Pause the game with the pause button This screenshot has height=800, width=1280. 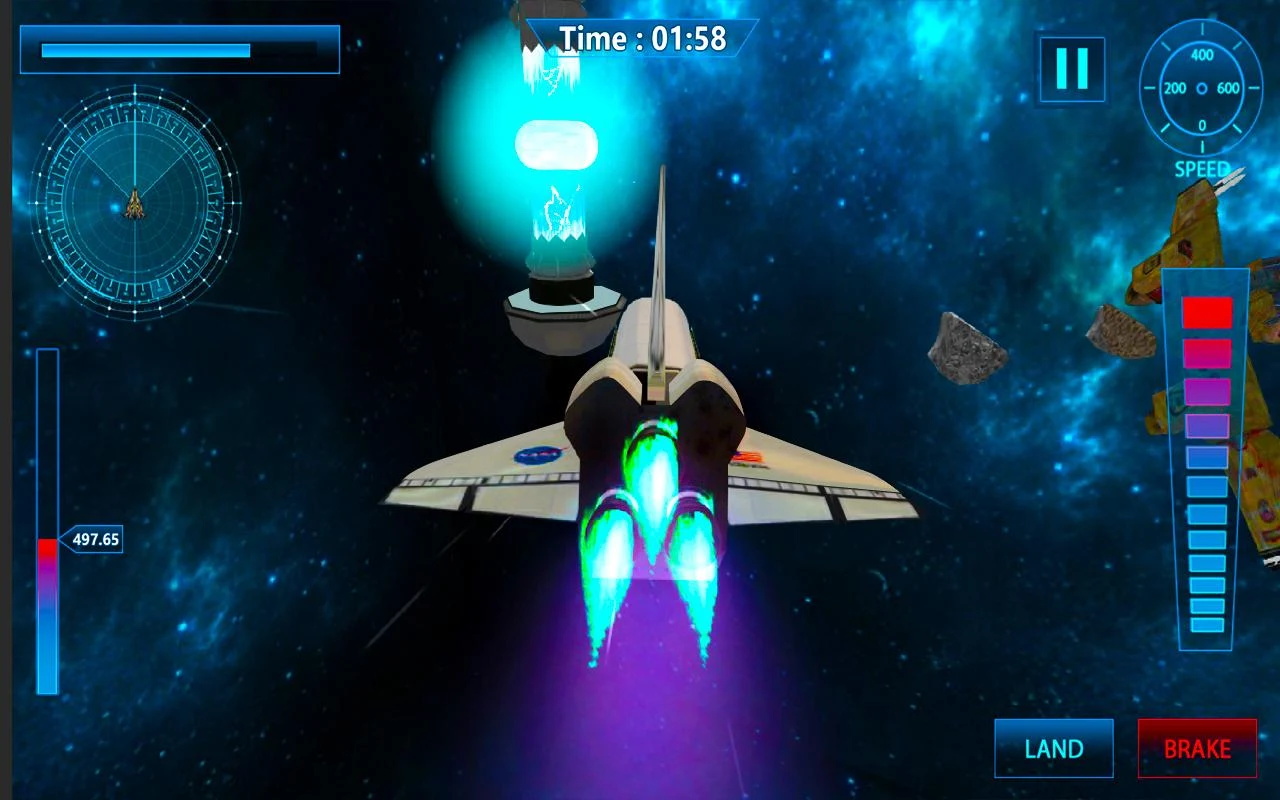(x=1071, y=69)
